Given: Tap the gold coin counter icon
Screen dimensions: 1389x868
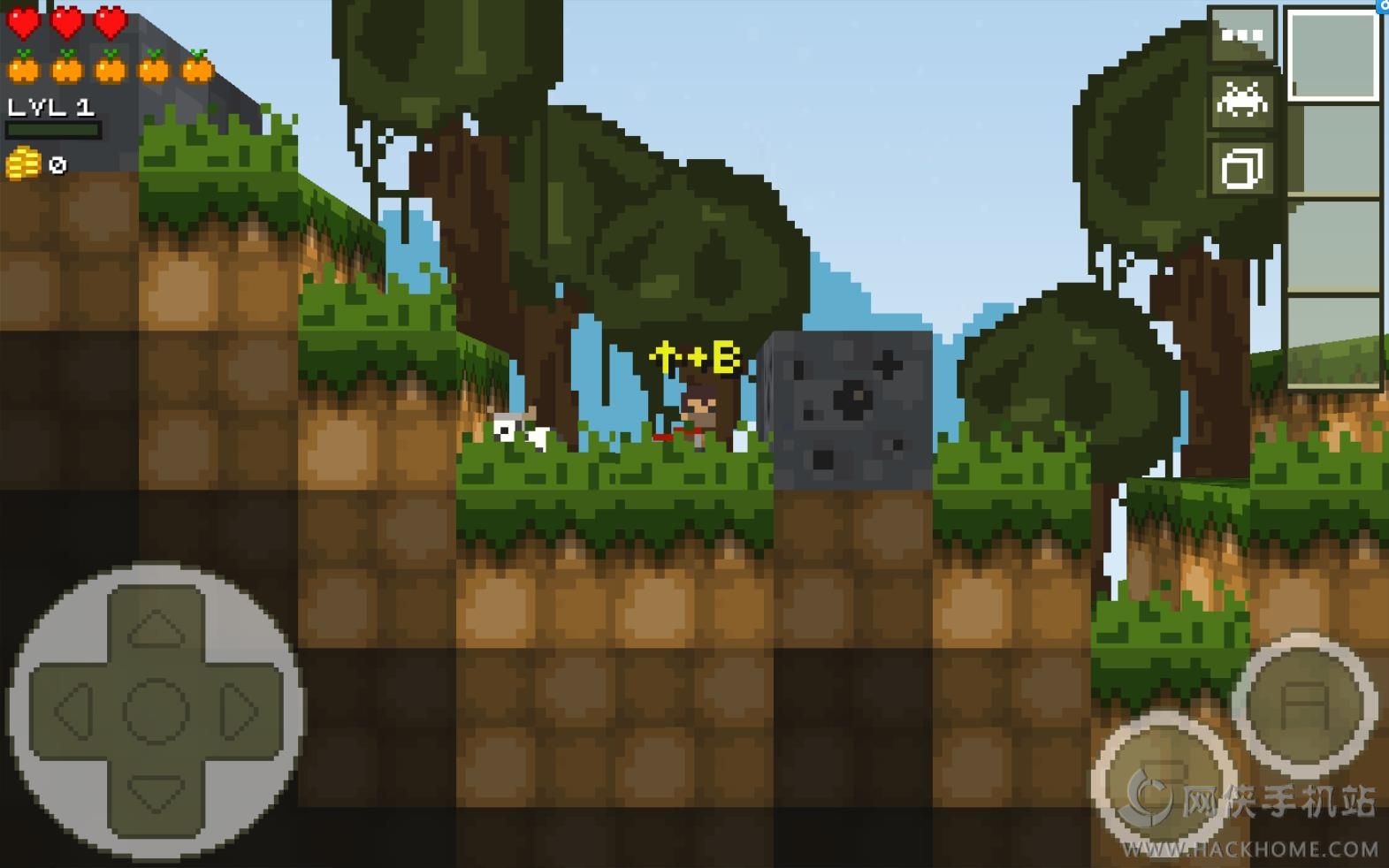Looking at the screenshot, I should tap(22, 164).
